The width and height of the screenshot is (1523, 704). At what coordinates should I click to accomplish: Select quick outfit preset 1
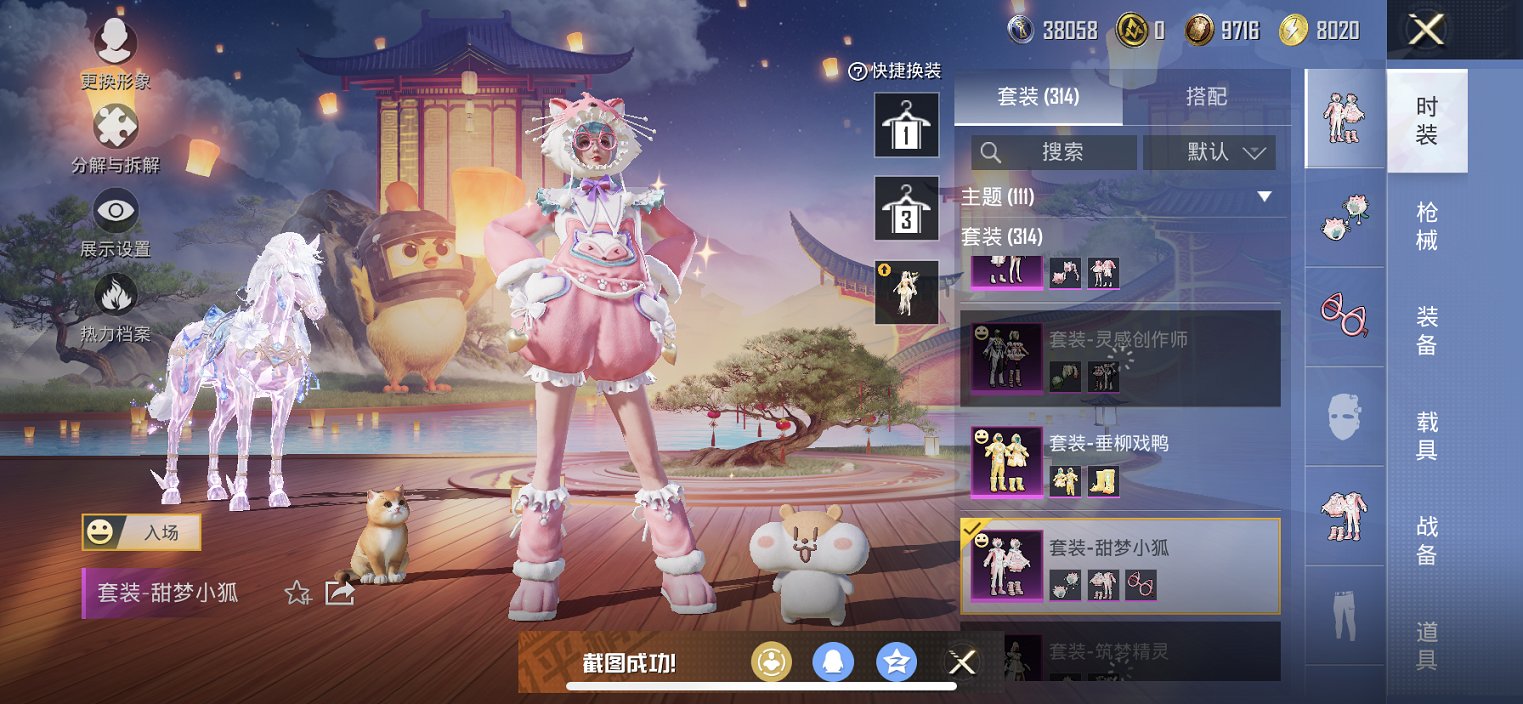click(906, 125)
